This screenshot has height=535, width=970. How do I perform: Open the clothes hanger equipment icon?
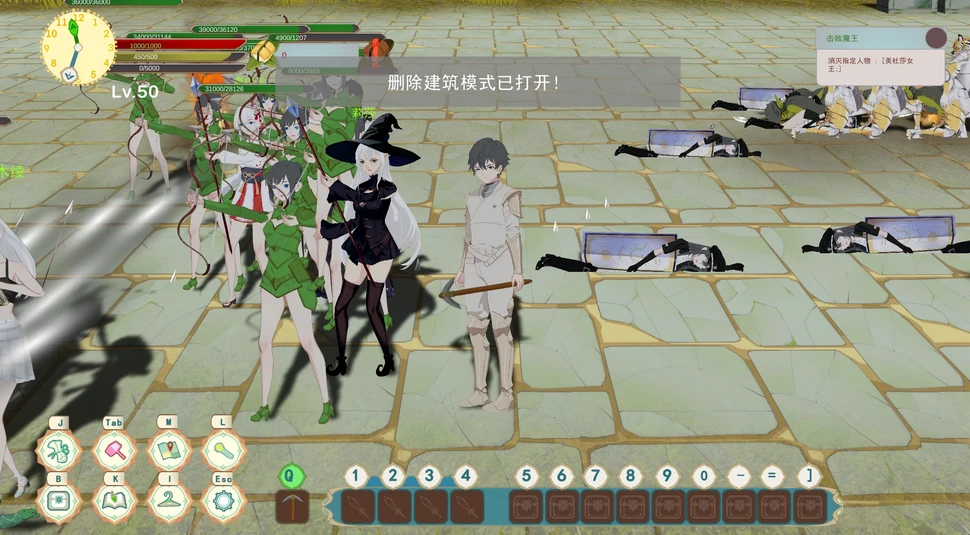(168, 500)
